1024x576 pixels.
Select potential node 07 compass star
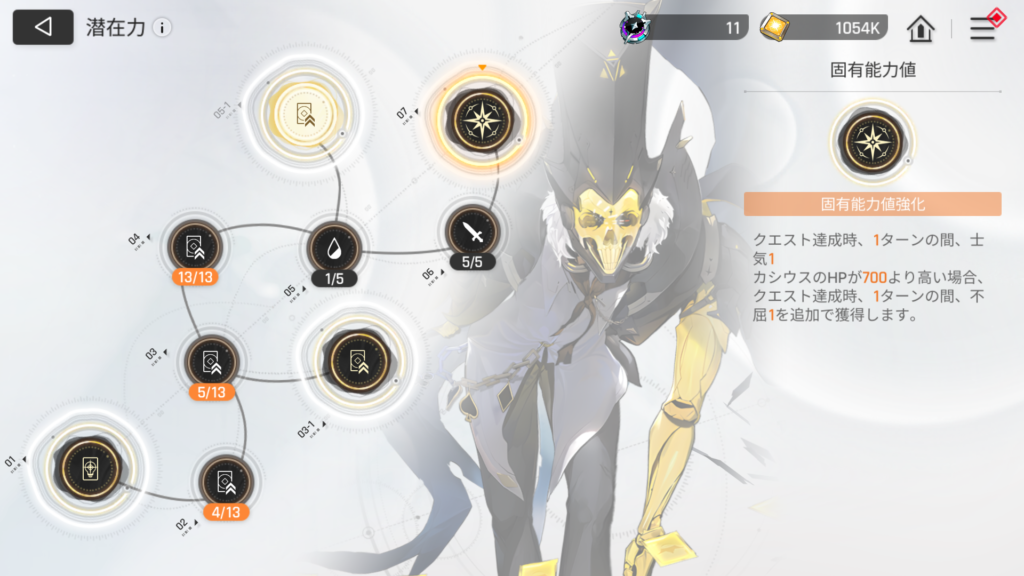(x=483, y=120)
